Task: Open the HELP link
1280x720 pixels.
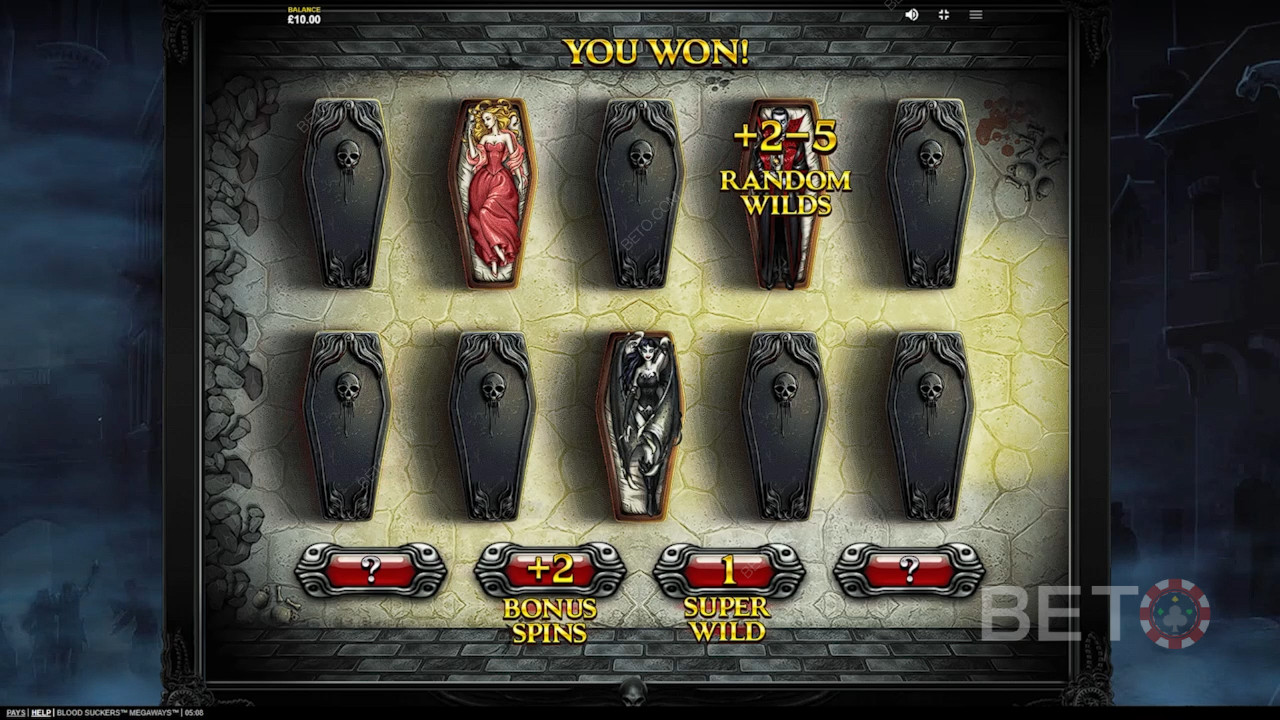Action: 41,713
